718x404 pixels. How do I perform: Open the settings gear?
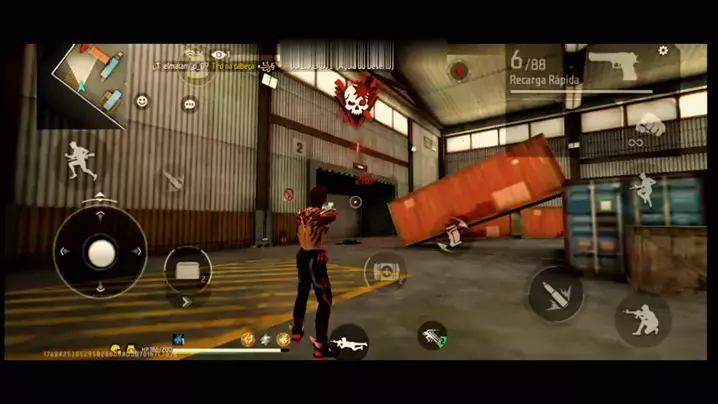[x=663, y=50]
